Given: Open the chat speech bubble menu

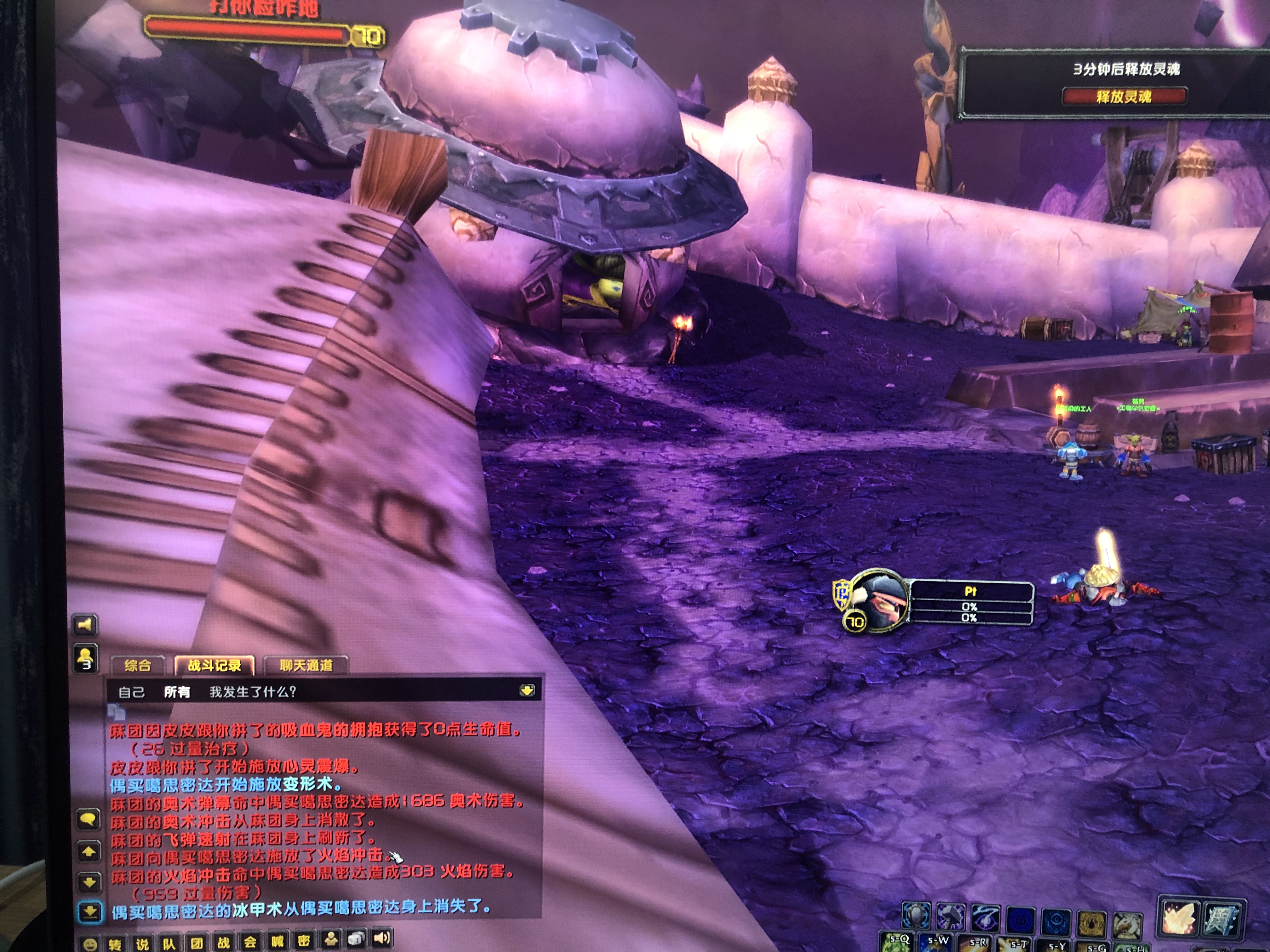Looking at the screenshot, I should tap(89, 819).
